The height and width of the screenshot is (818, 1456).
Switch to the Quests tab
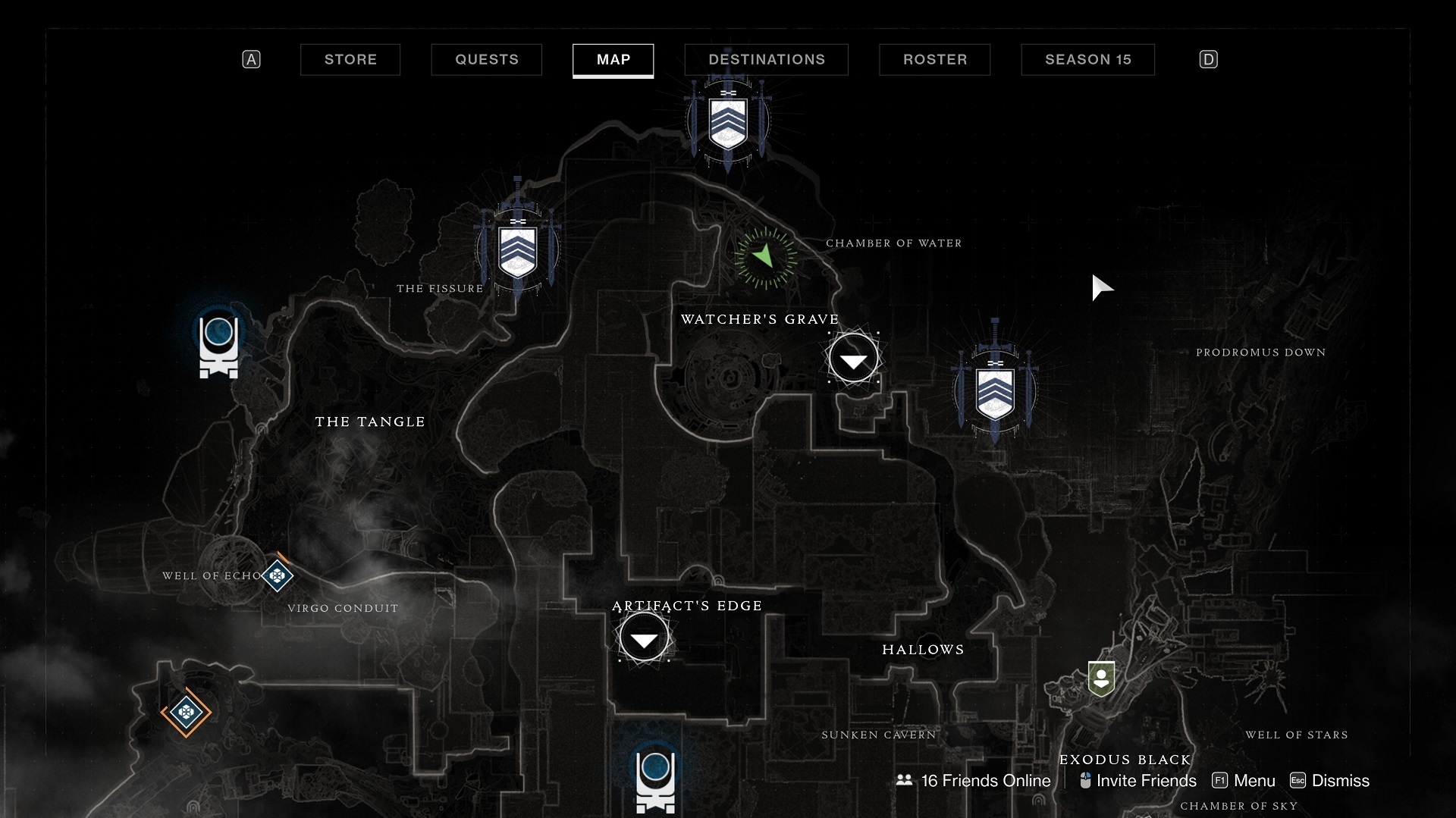pos(486,60)
